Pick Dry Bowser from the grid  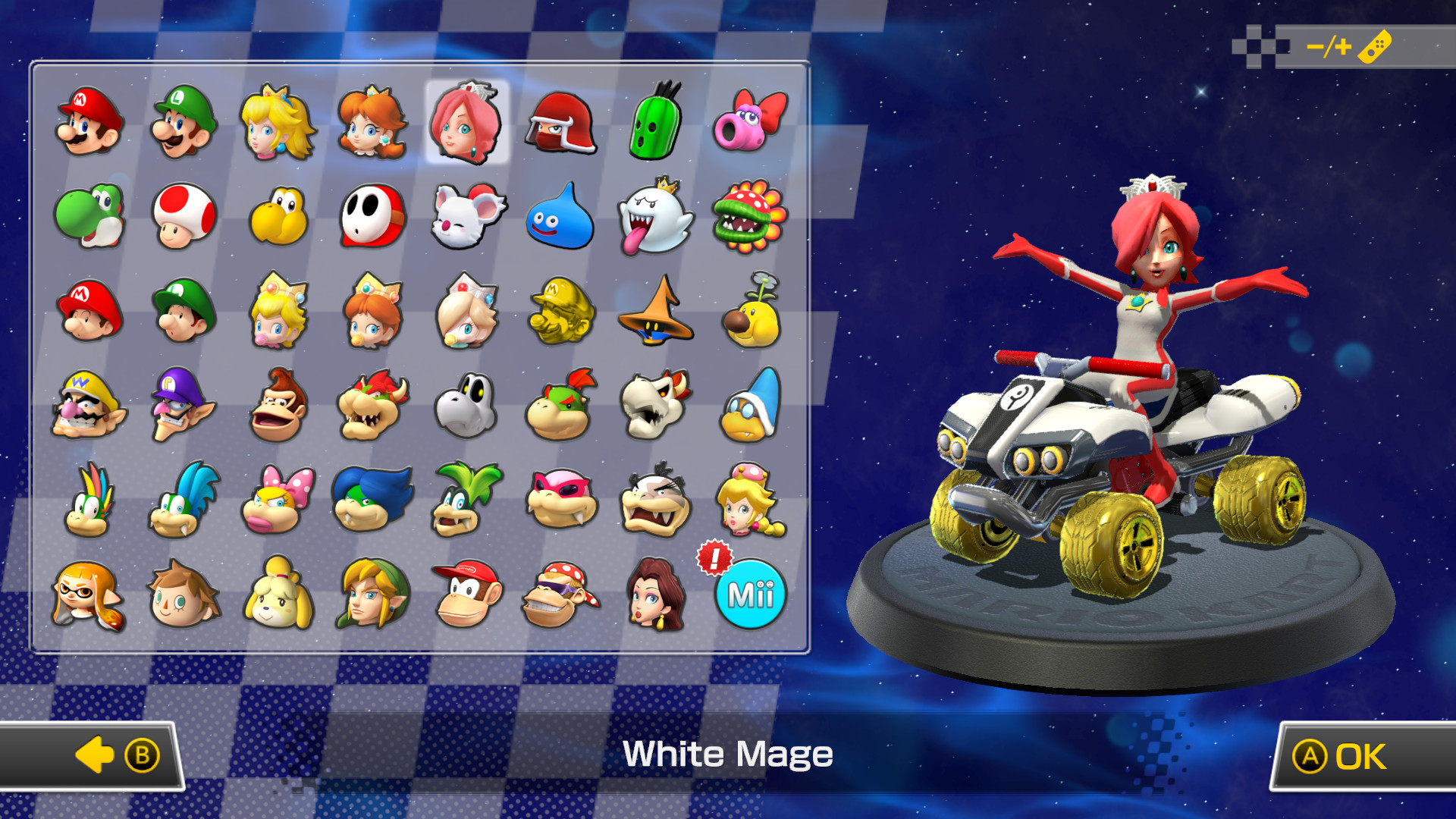click(x=654, y=406)
